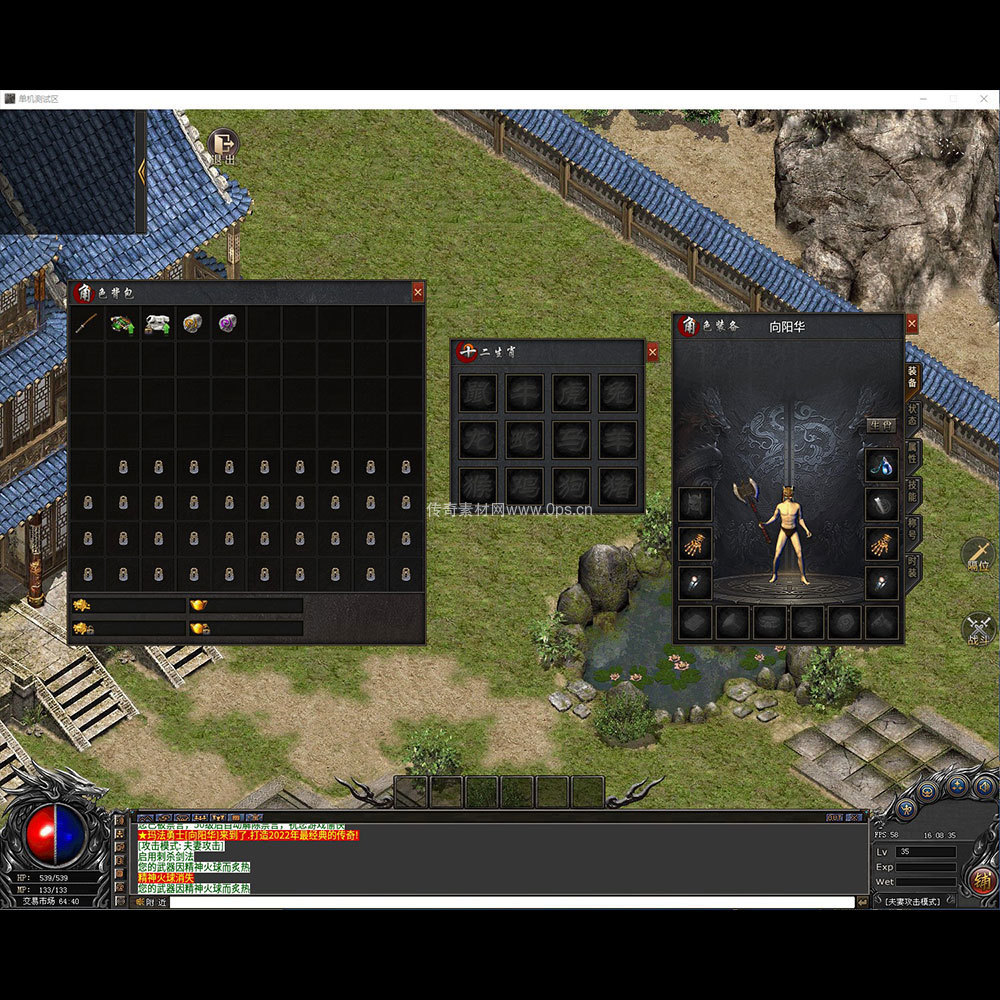Viewport: 1000px width, 1000px height.
Task: Close the character equipment window
Action: pos(911,324)
